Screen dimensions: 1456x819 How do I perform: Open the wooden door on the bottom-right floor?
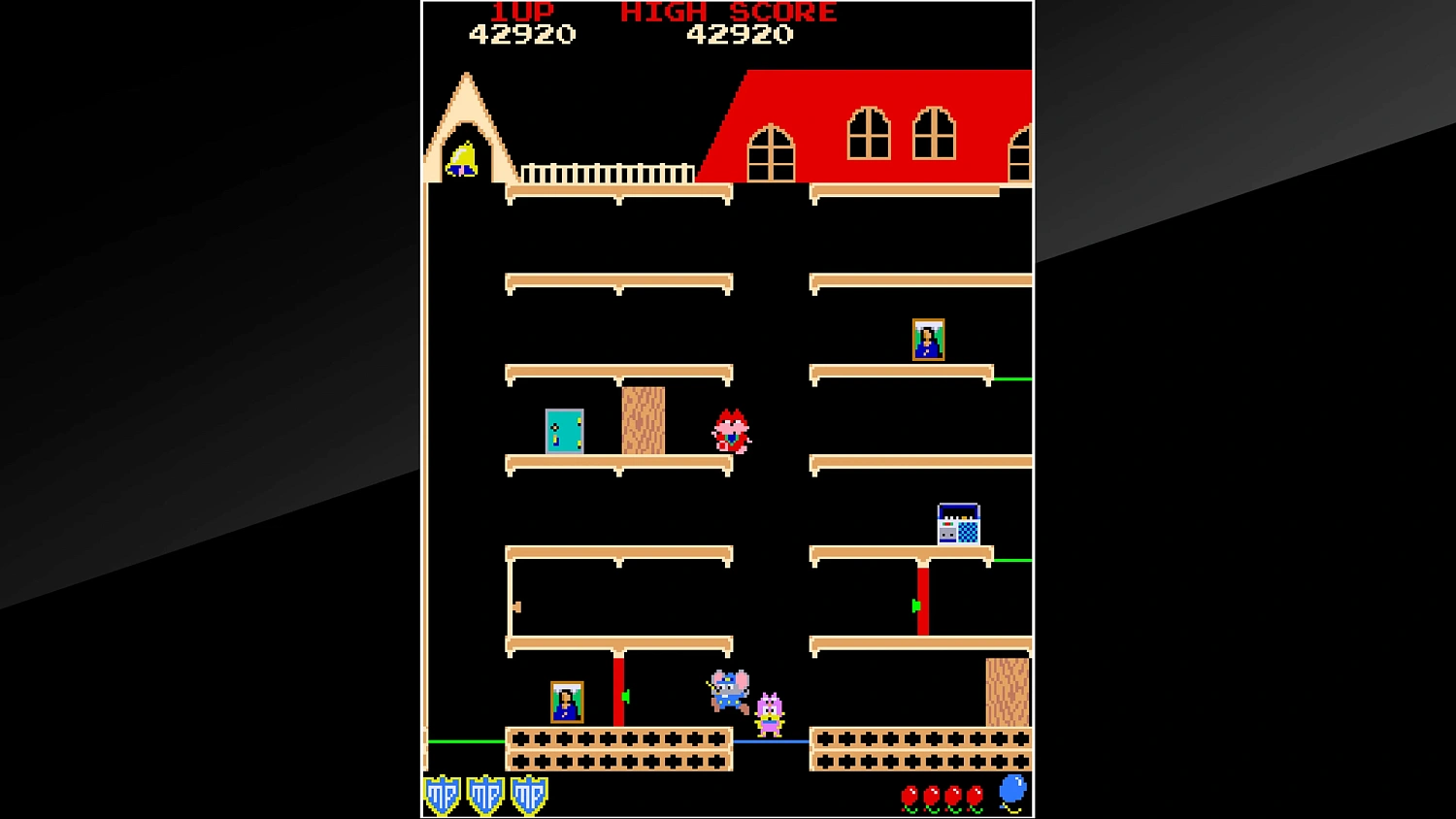[1007, 694]
